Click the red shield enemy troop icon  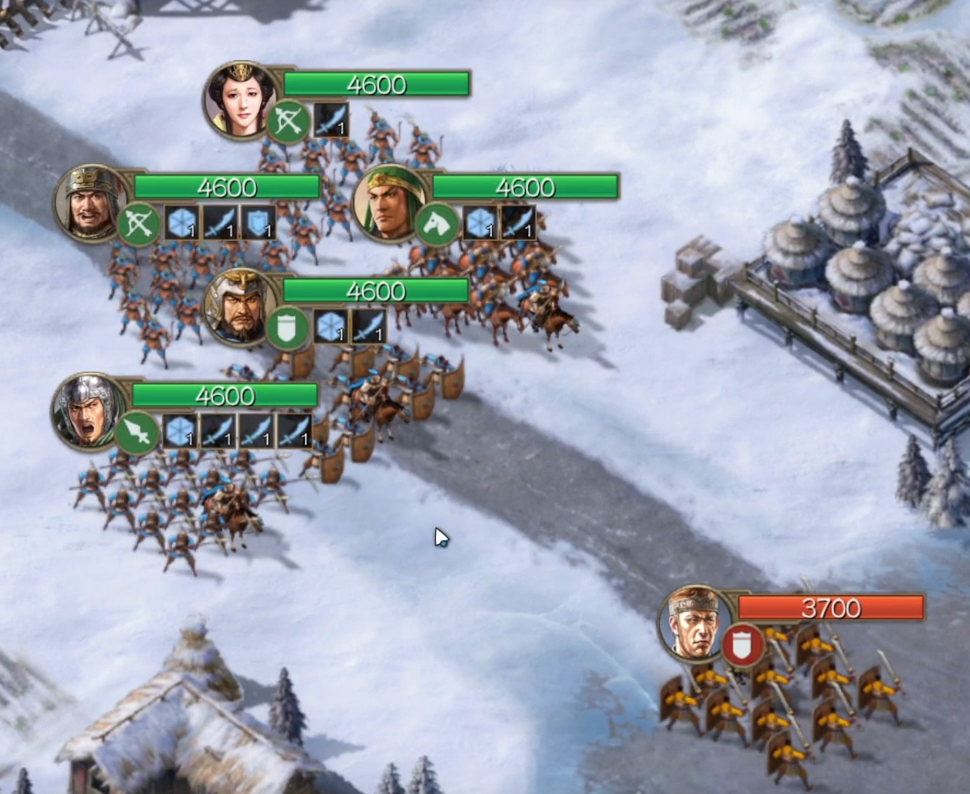click(x=742, y=645)
